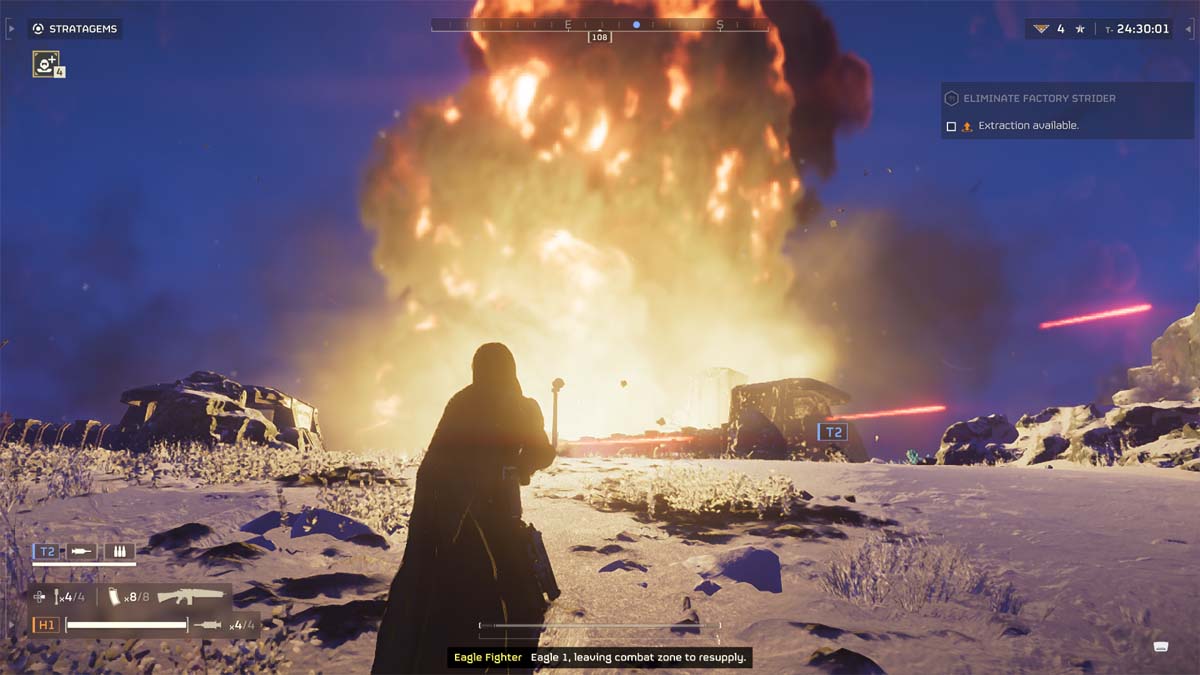Select the Reinforce stratagem icon
This screenshot has height=675, width=1200.
pos(46,64)
